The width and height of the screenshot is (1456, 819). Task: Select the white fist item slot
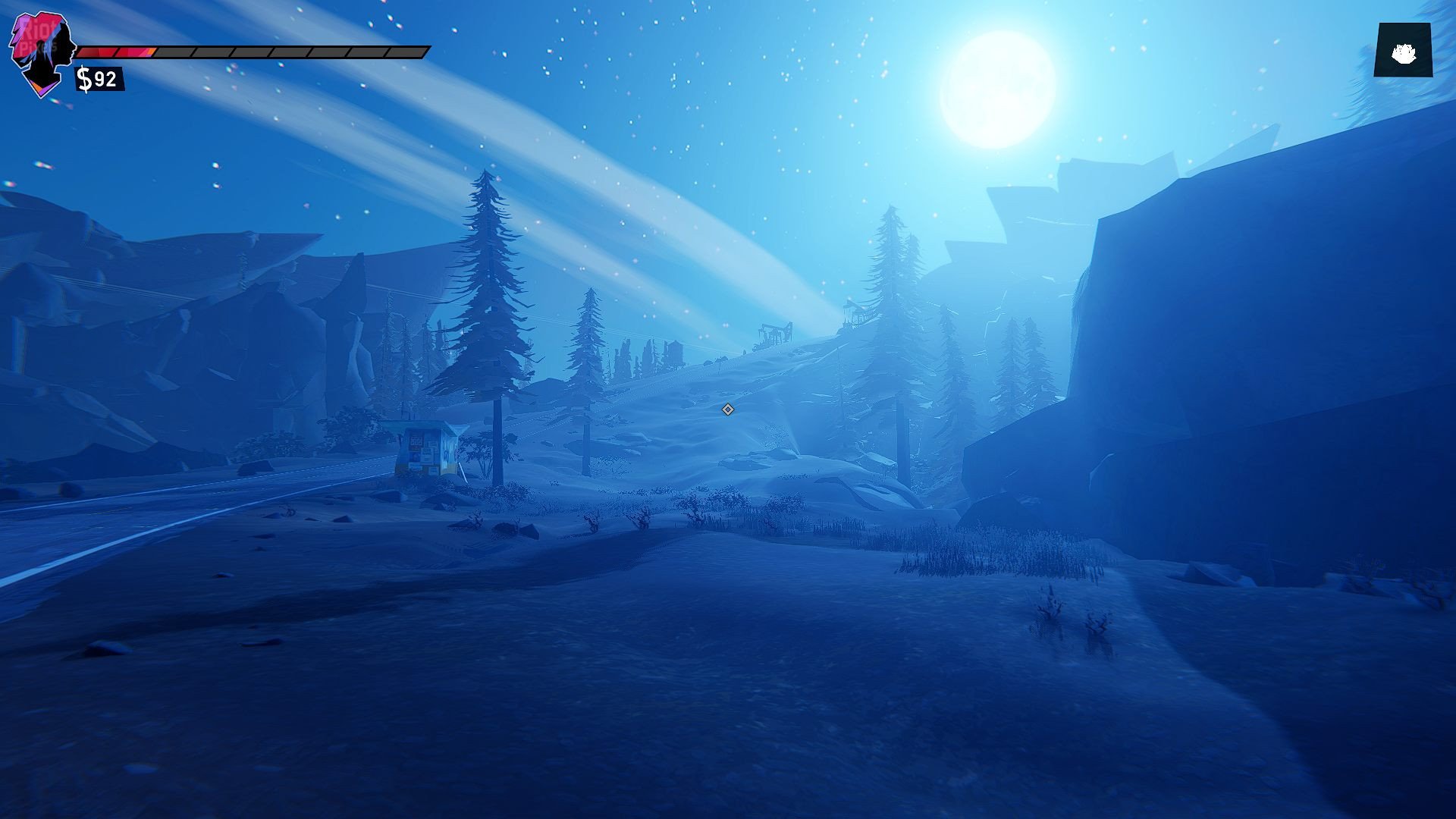[1403, 51]
